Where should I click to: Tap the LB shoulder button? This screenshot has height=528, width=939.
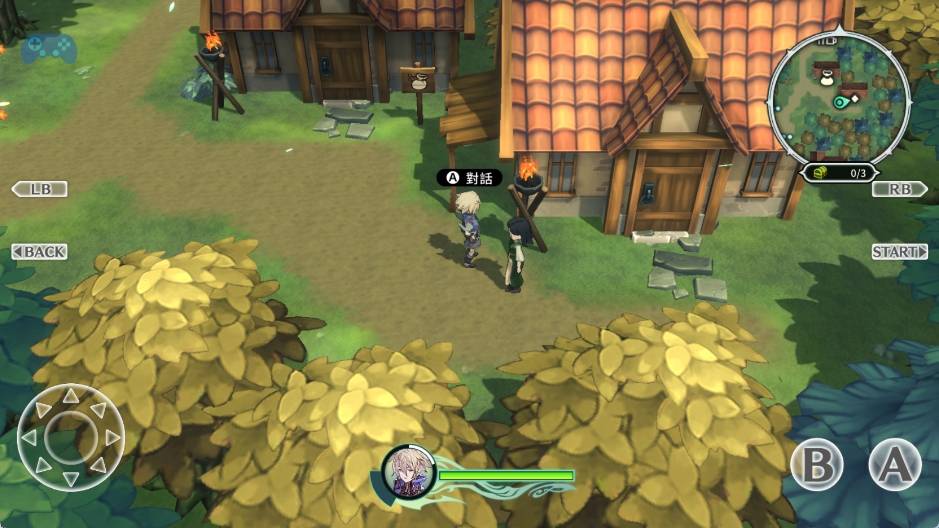[39, 189]
